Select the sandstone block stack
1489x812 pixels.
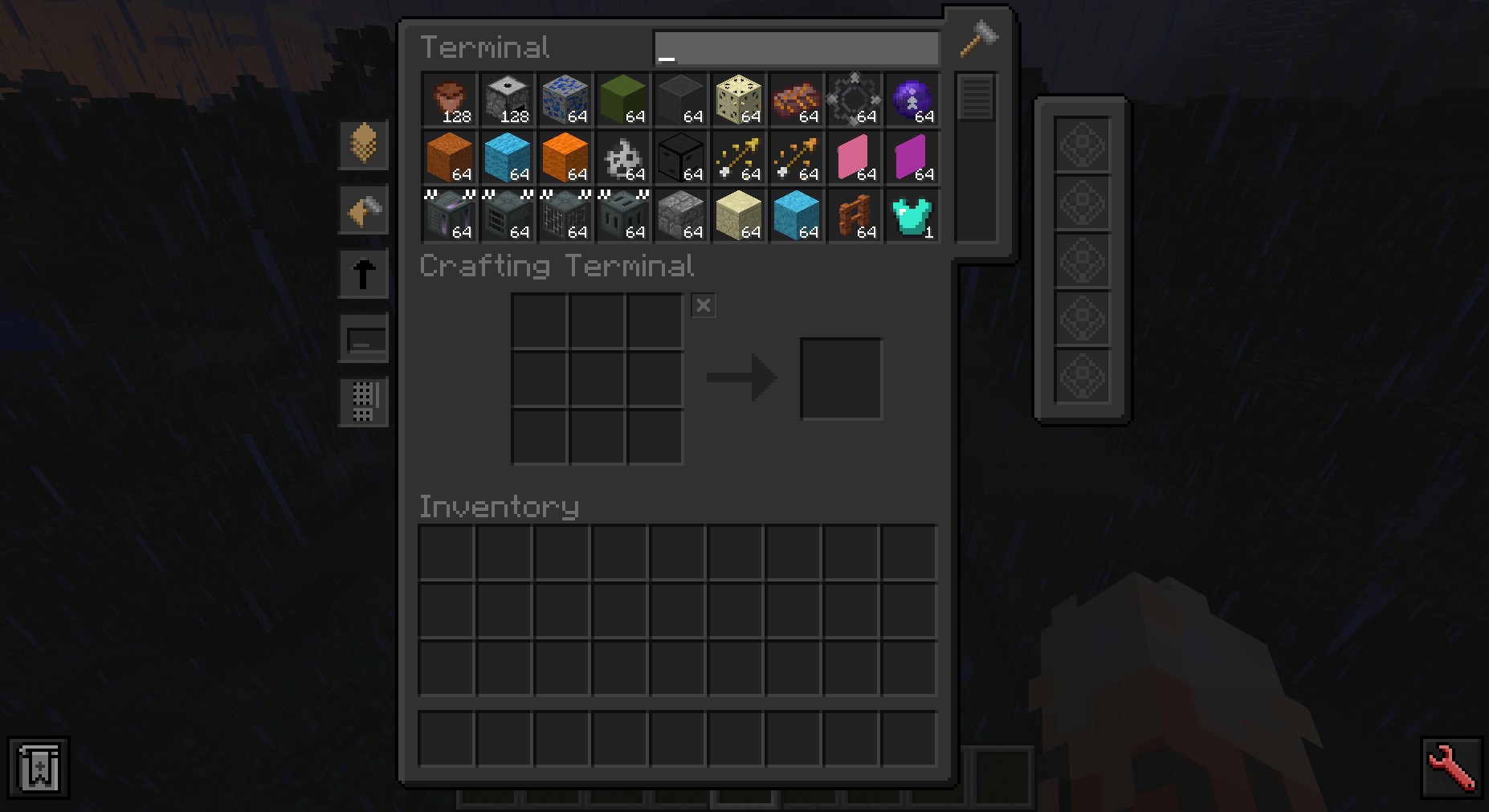(x=739, y=215)
